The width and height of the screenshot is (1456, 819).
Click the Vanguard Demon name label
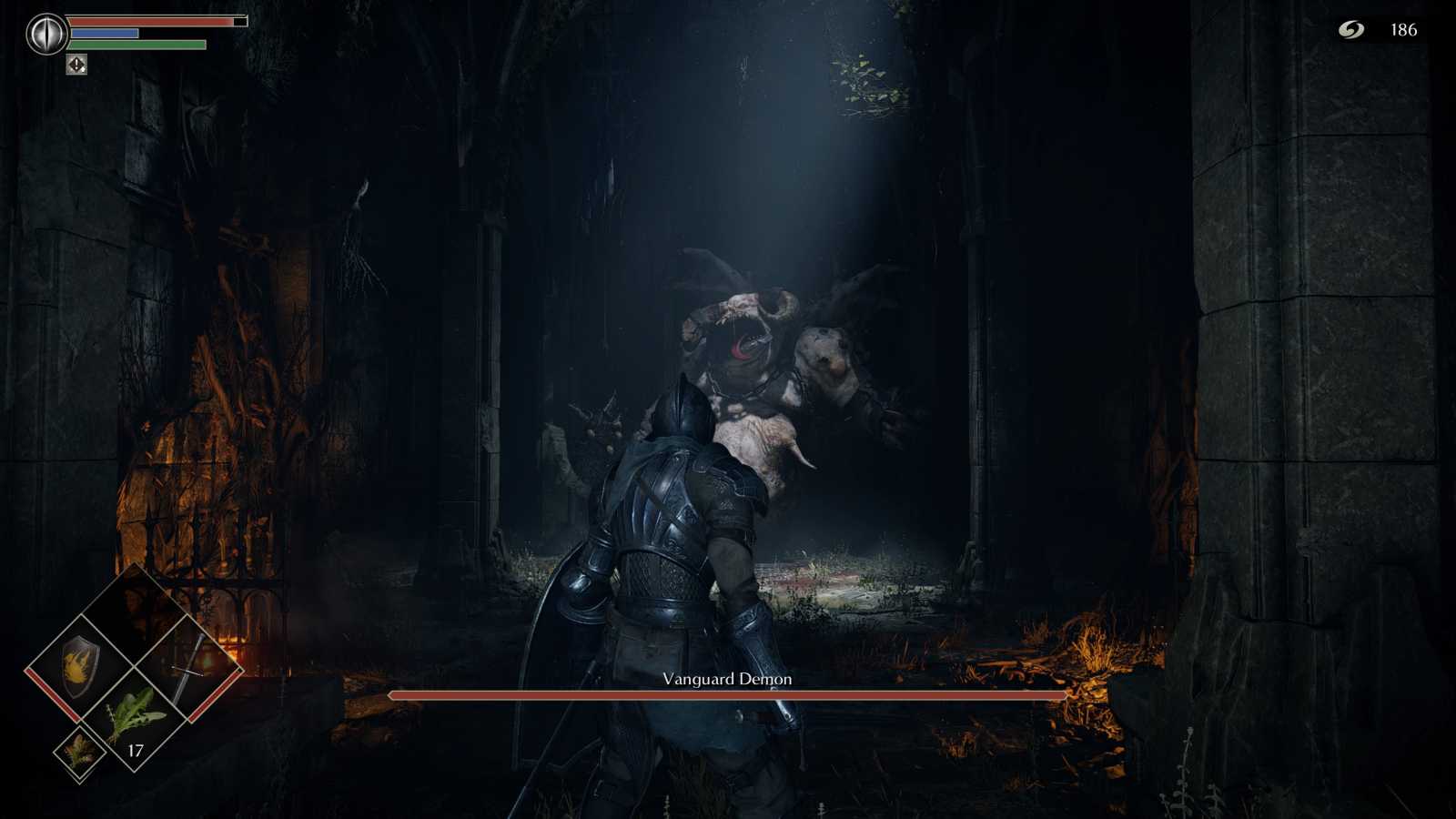[726, 679]
